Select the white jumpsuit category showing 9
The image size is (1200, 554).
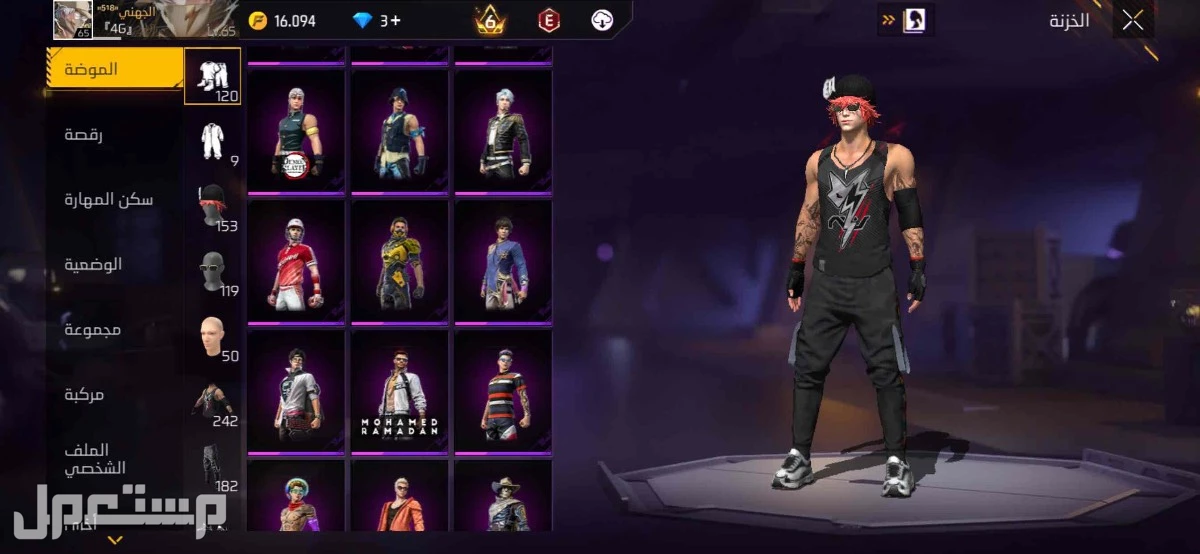[213, 141]
